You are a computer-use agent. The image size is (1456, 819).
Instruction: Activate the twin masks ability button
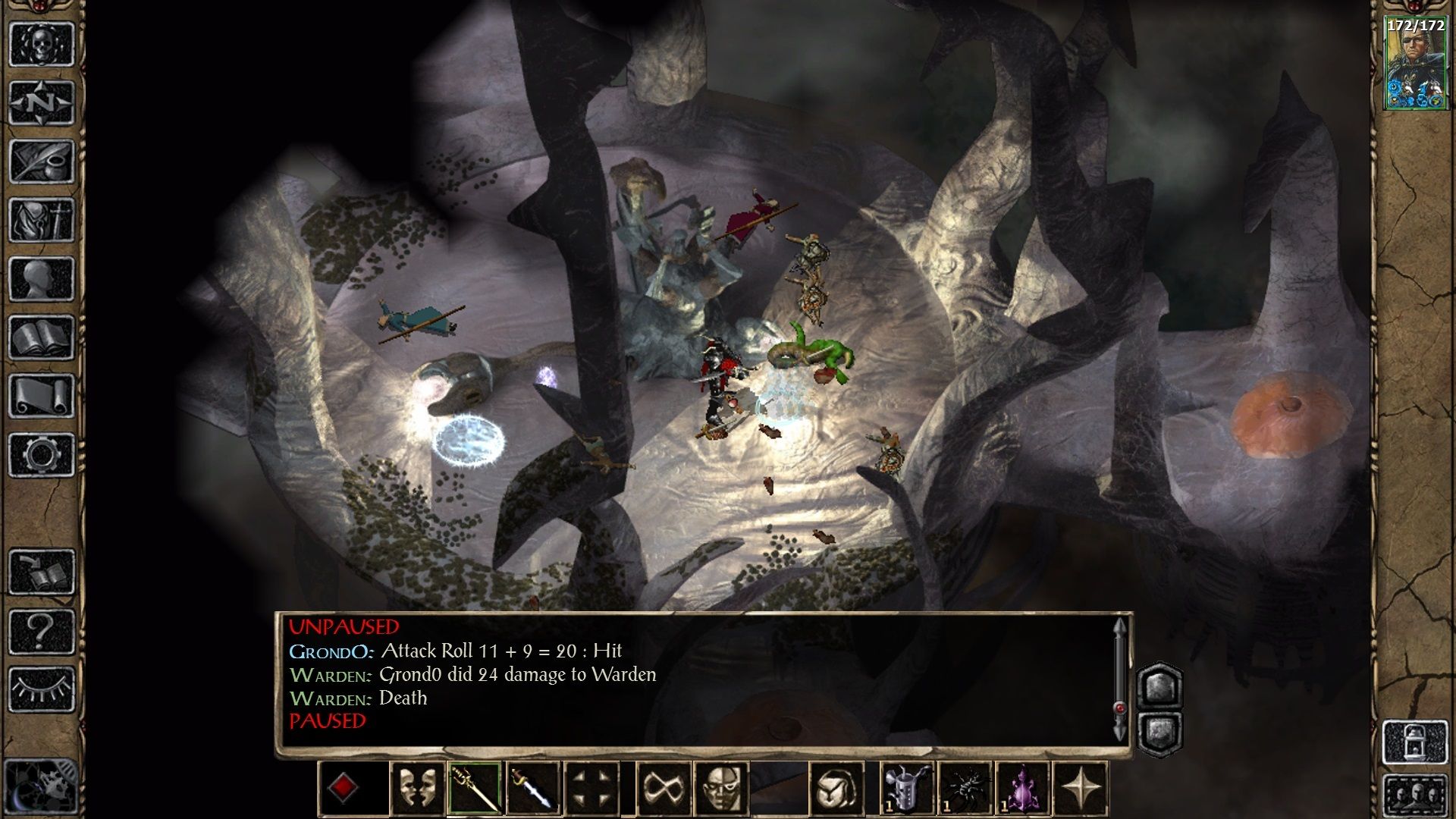tap(417, 789)
